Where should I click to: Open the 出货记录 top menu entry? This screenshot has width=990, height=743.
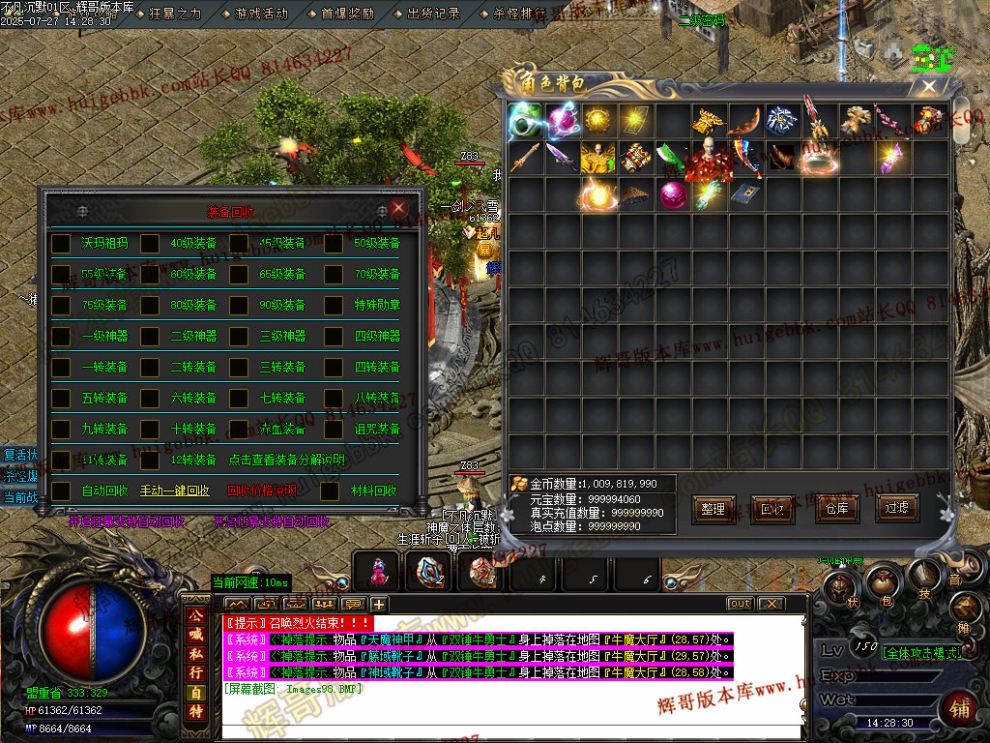pos(434,14)
